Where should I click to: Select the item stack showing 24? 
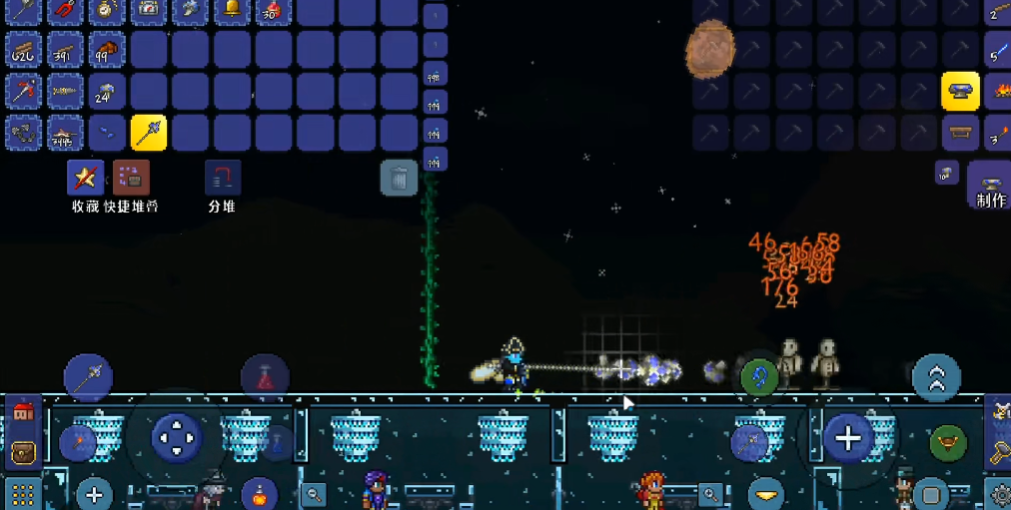(106, 91)
